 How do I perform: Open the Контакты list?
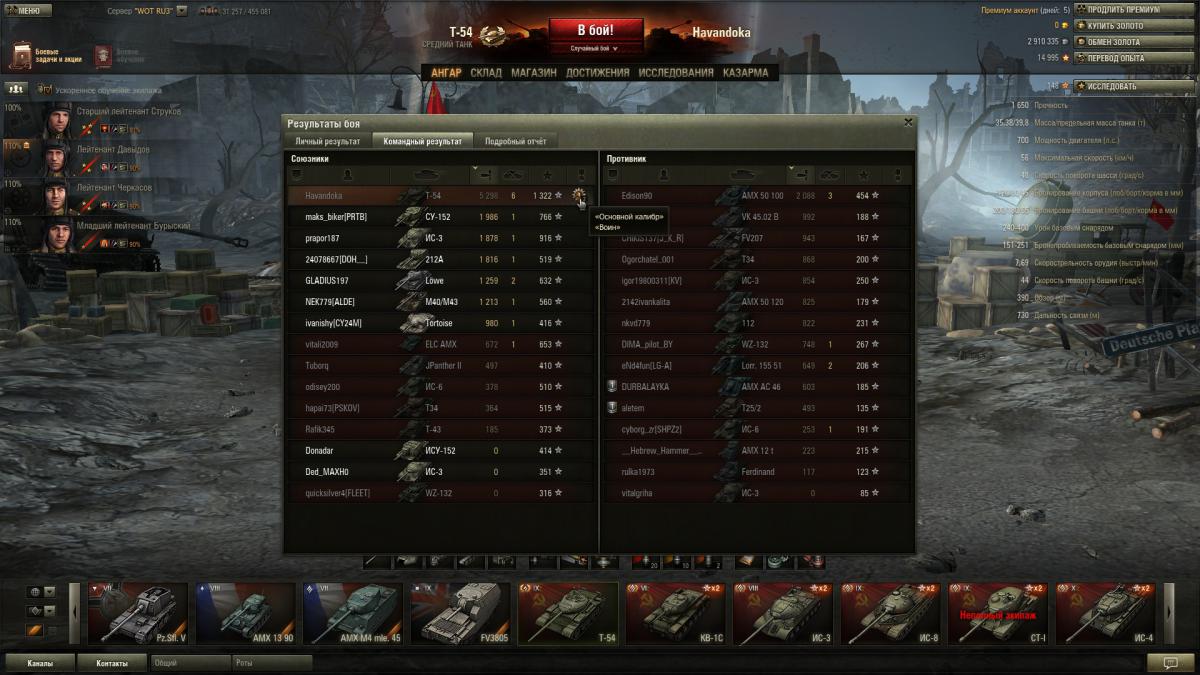(x=112, y=662)
